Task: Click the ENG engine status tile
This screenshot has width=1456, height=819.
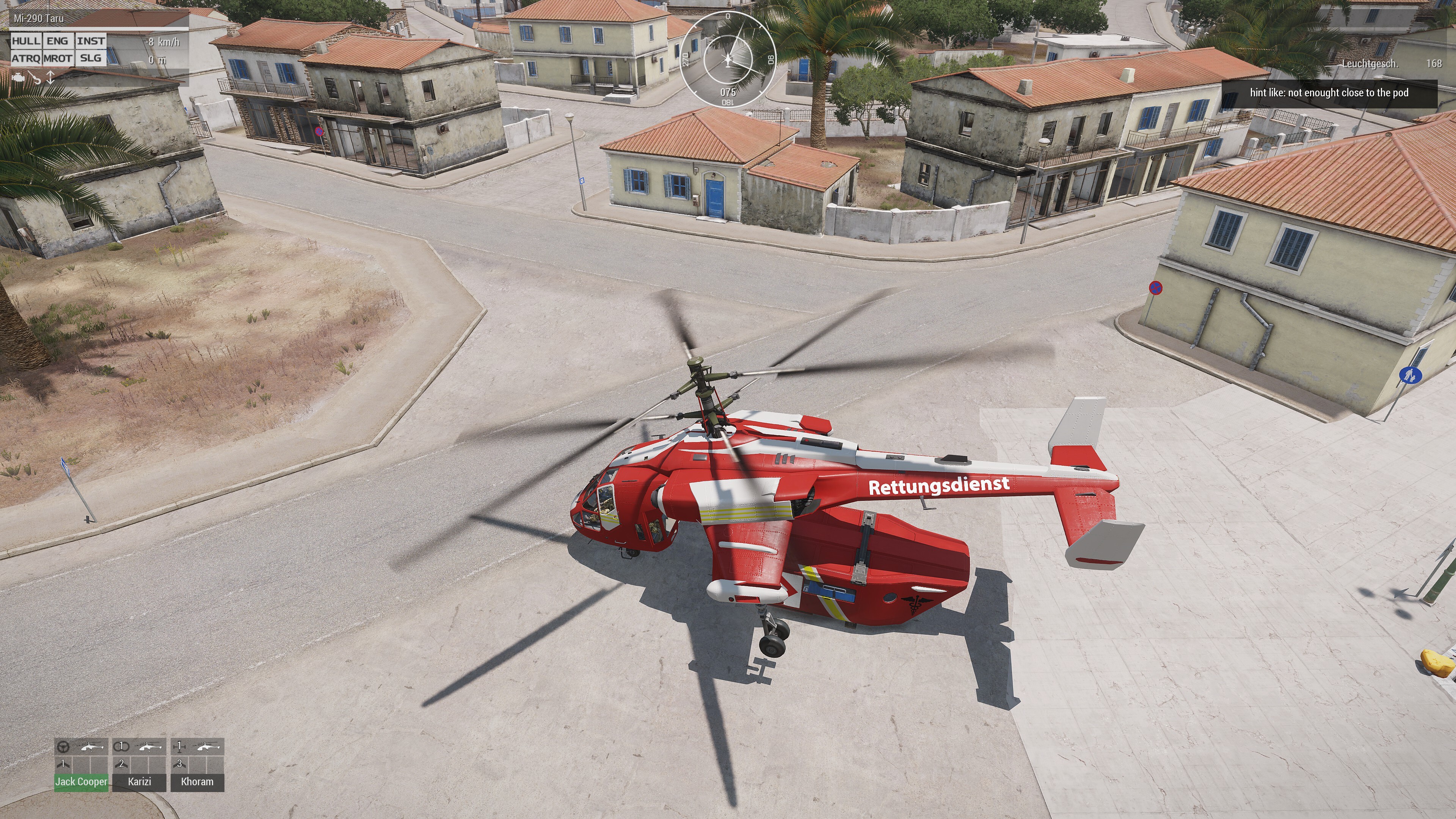Action: pos(58,41)
